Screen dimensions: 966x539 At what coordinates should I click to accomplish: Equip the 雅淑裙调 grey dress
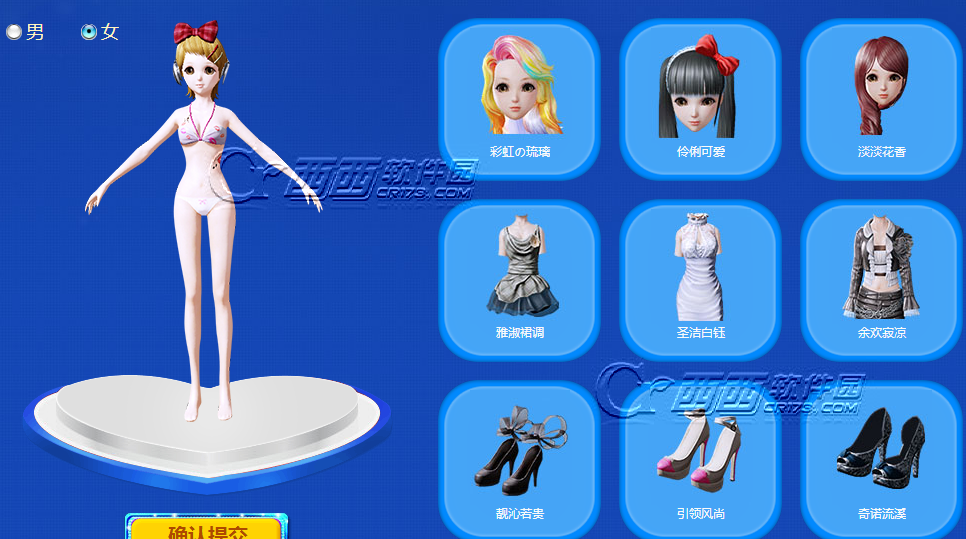click(520, 279)
